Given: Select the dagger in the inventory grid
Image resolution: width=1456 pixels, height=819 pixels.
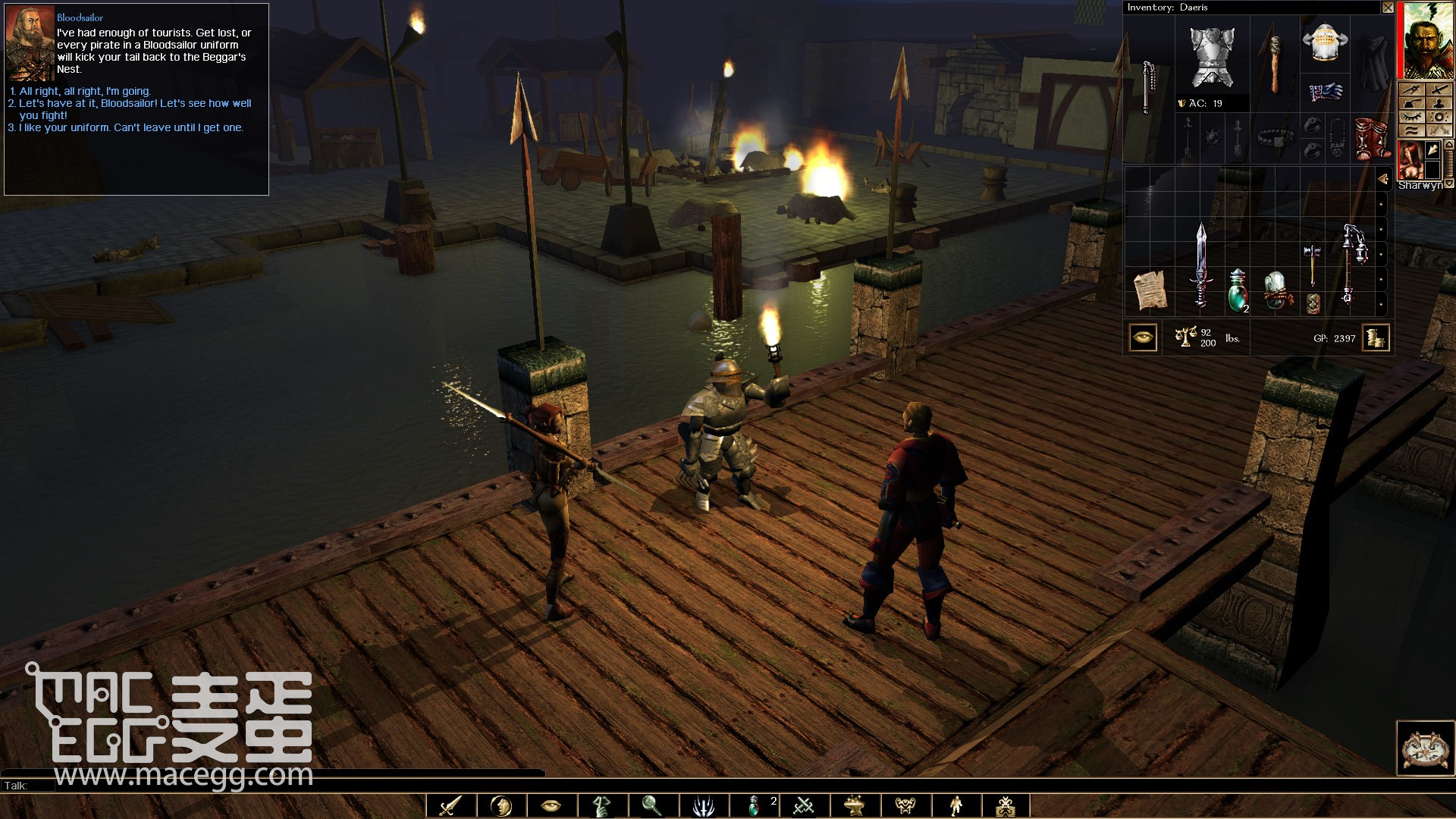Looking at the screenshot, I should [x=1200, y=265].
